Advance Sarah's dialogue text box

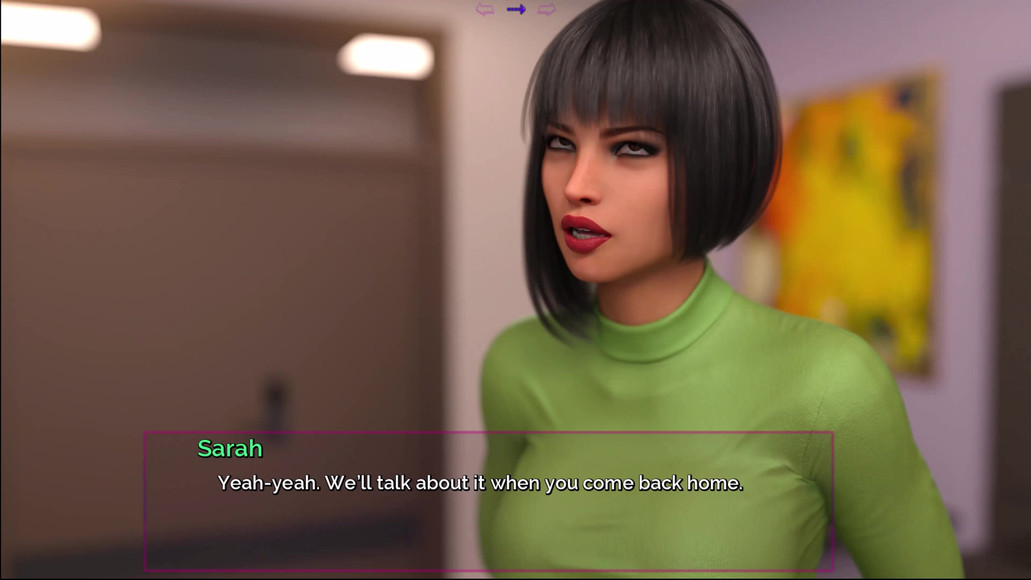tap(488, 501)
